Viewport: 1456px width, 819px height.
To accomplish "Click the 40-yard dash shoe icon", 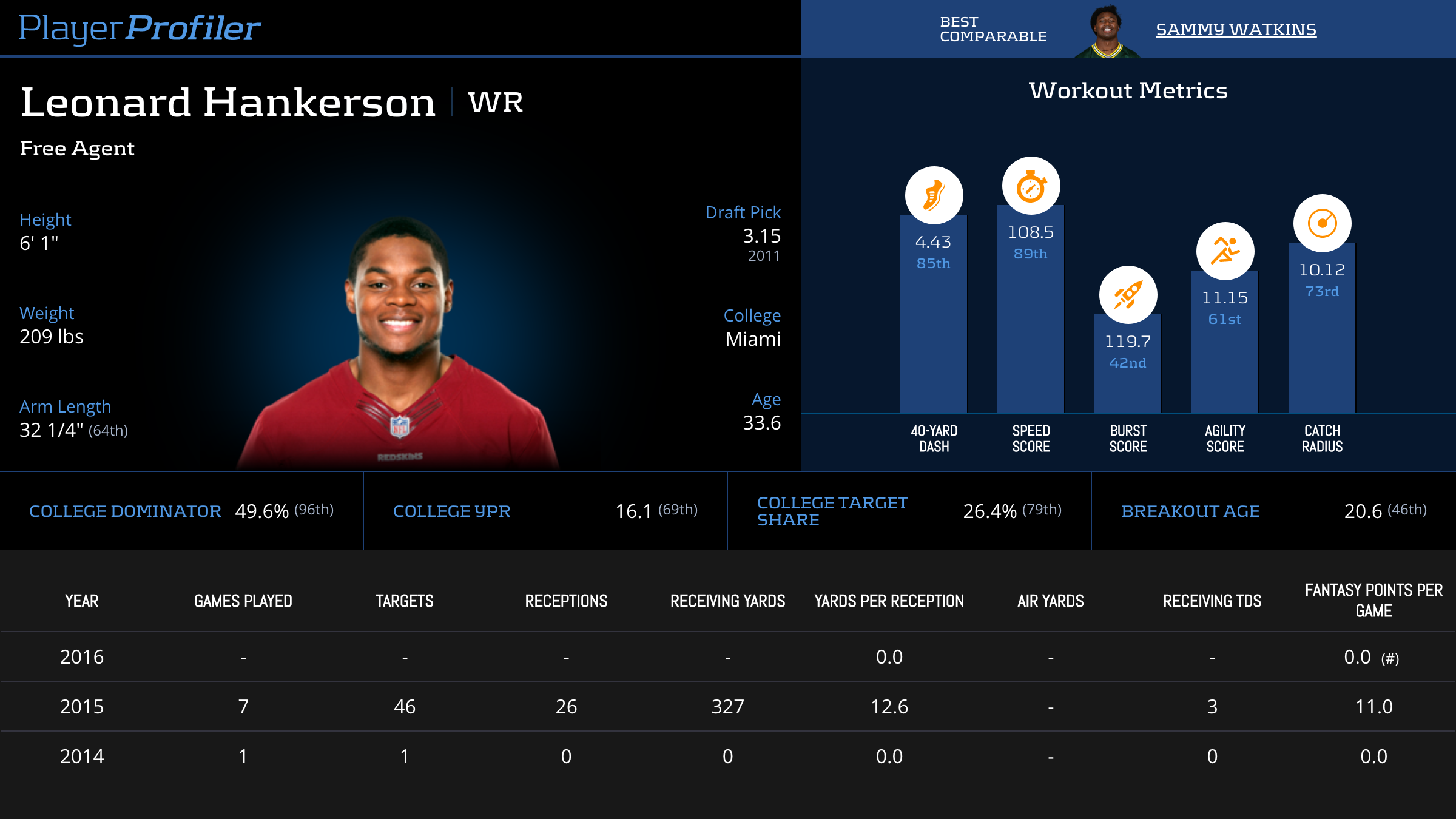I will pyautogui.click(x=934, y=195).
